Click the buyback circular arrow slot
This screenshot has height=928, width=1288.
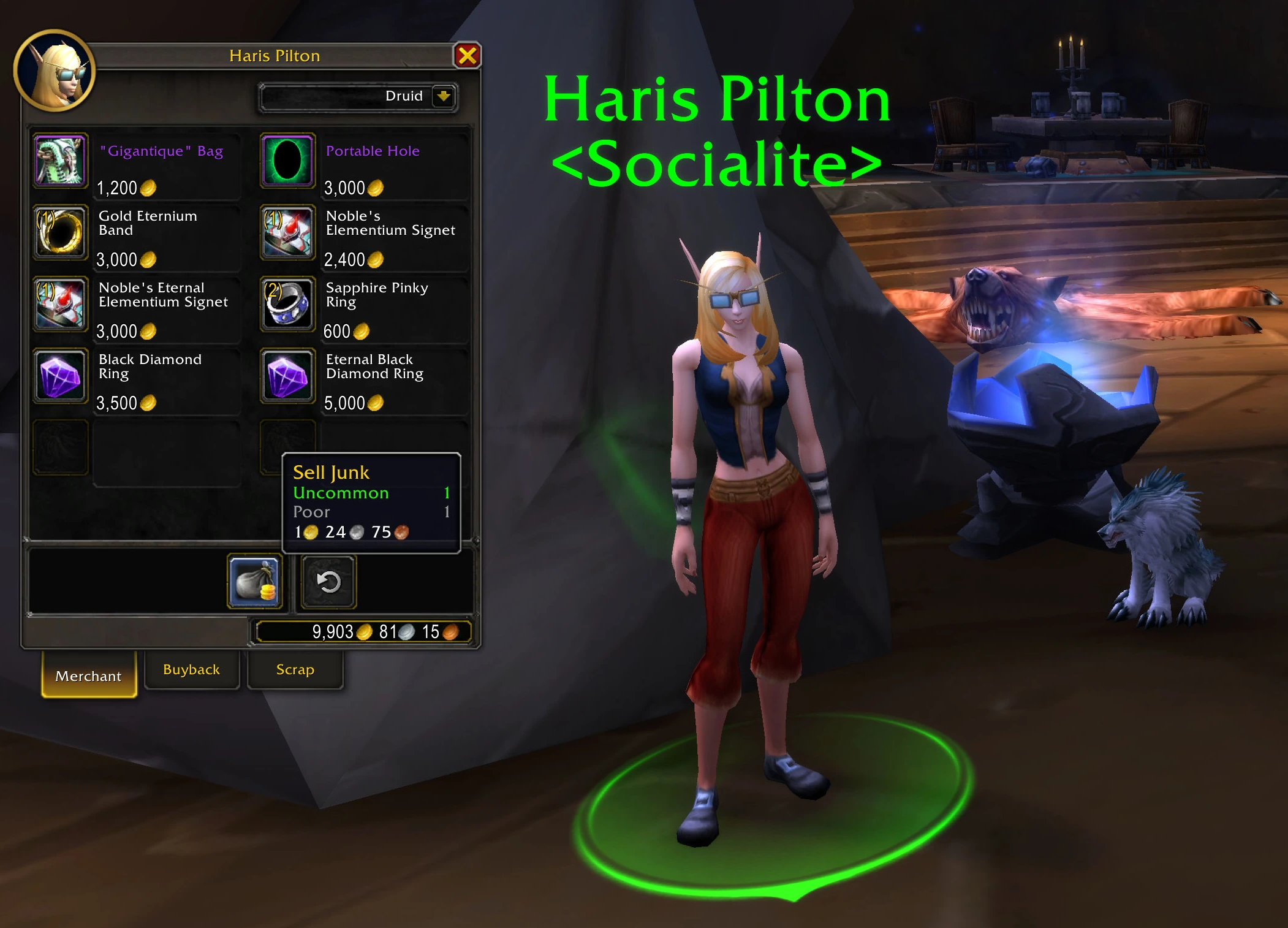(x=329, y=582)
